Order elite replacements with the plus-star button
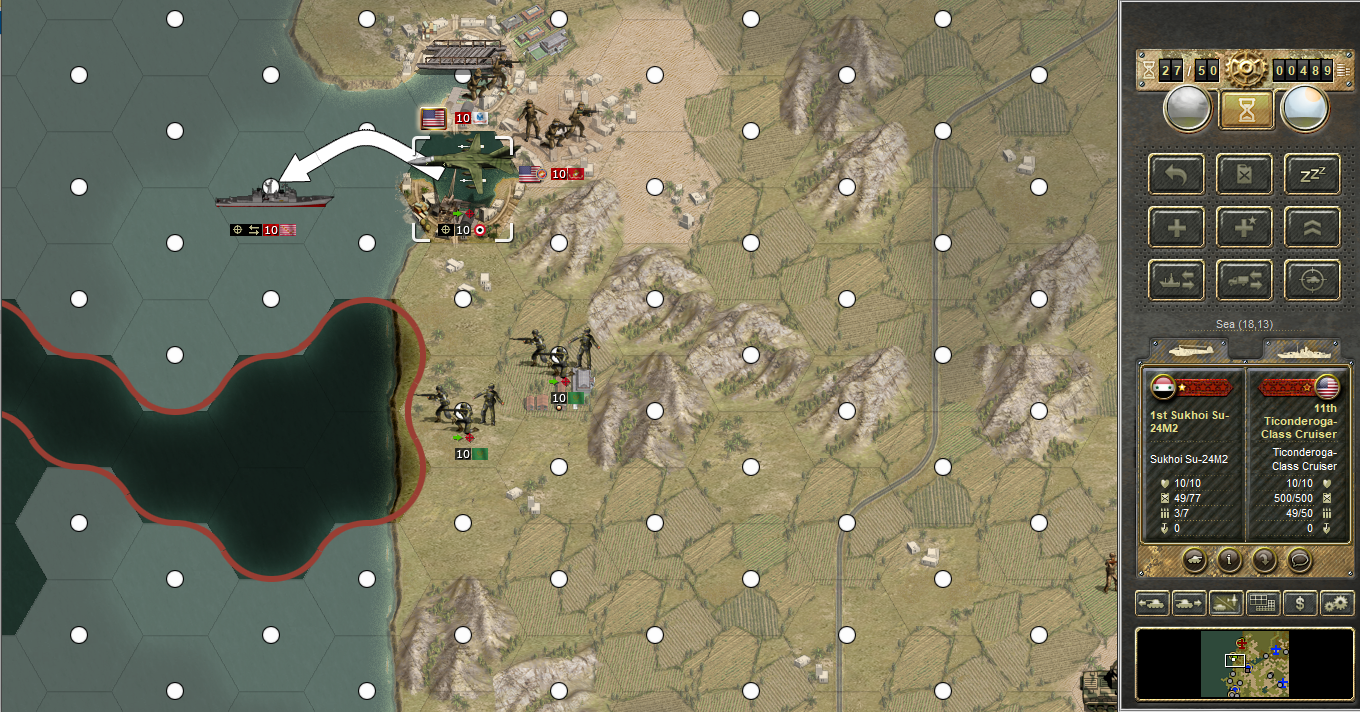Viewport: 1360px width, 712px height. coord(1244,228)
